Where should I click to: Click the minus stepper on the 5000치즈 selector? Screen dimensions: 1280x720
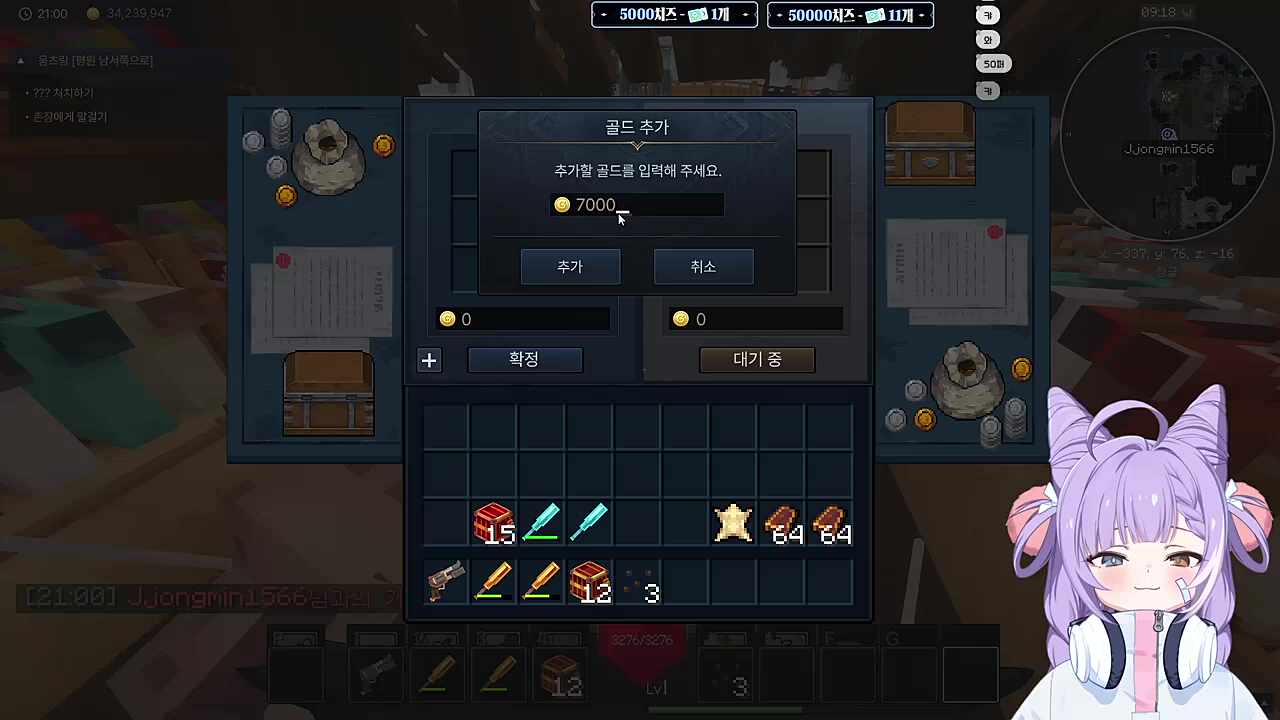pos(603,15)
